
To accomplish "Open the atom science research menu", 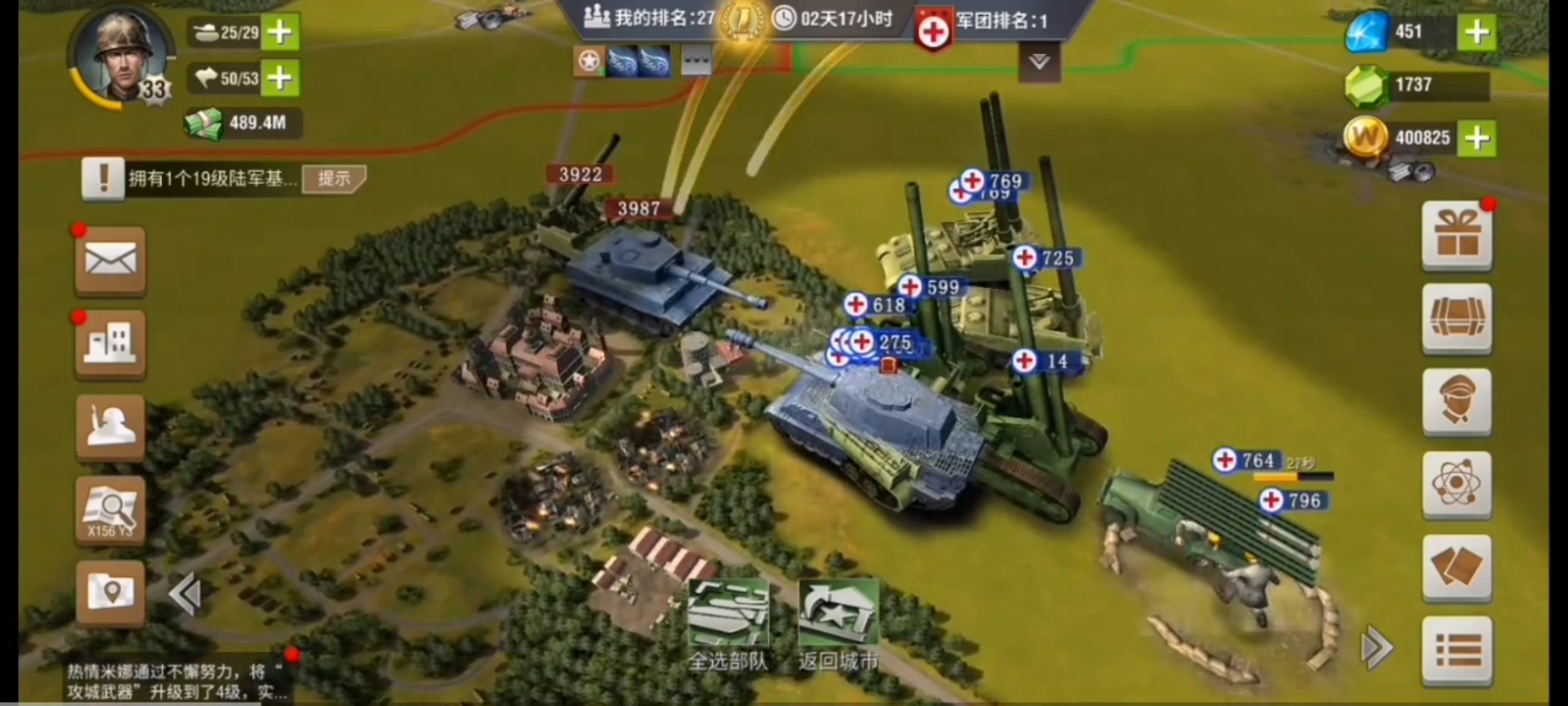I will (x=1457, y=484).
